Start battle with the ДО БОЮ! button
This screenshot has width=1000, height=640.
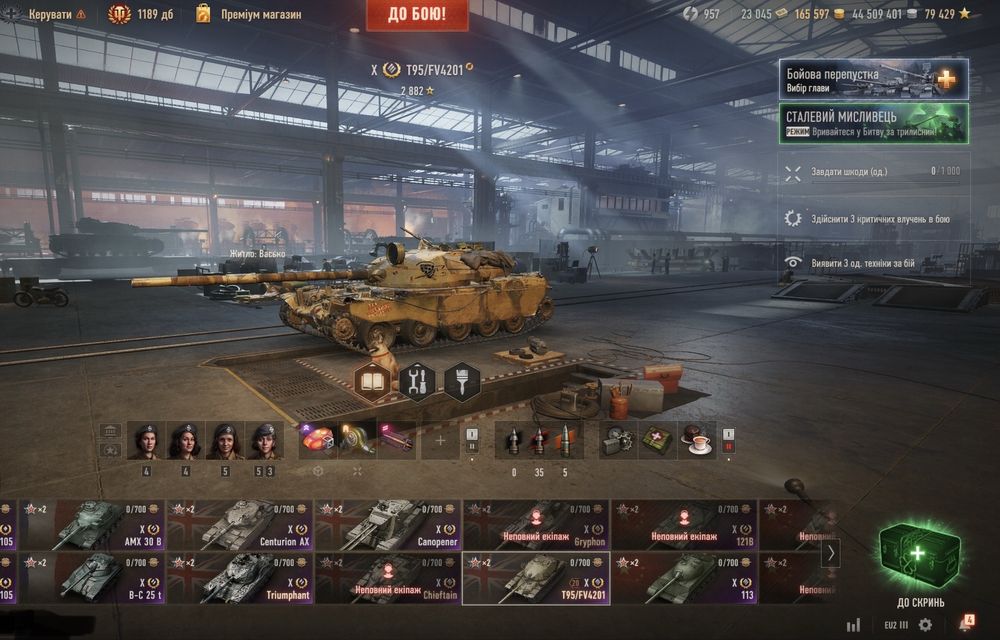point(418,14)
